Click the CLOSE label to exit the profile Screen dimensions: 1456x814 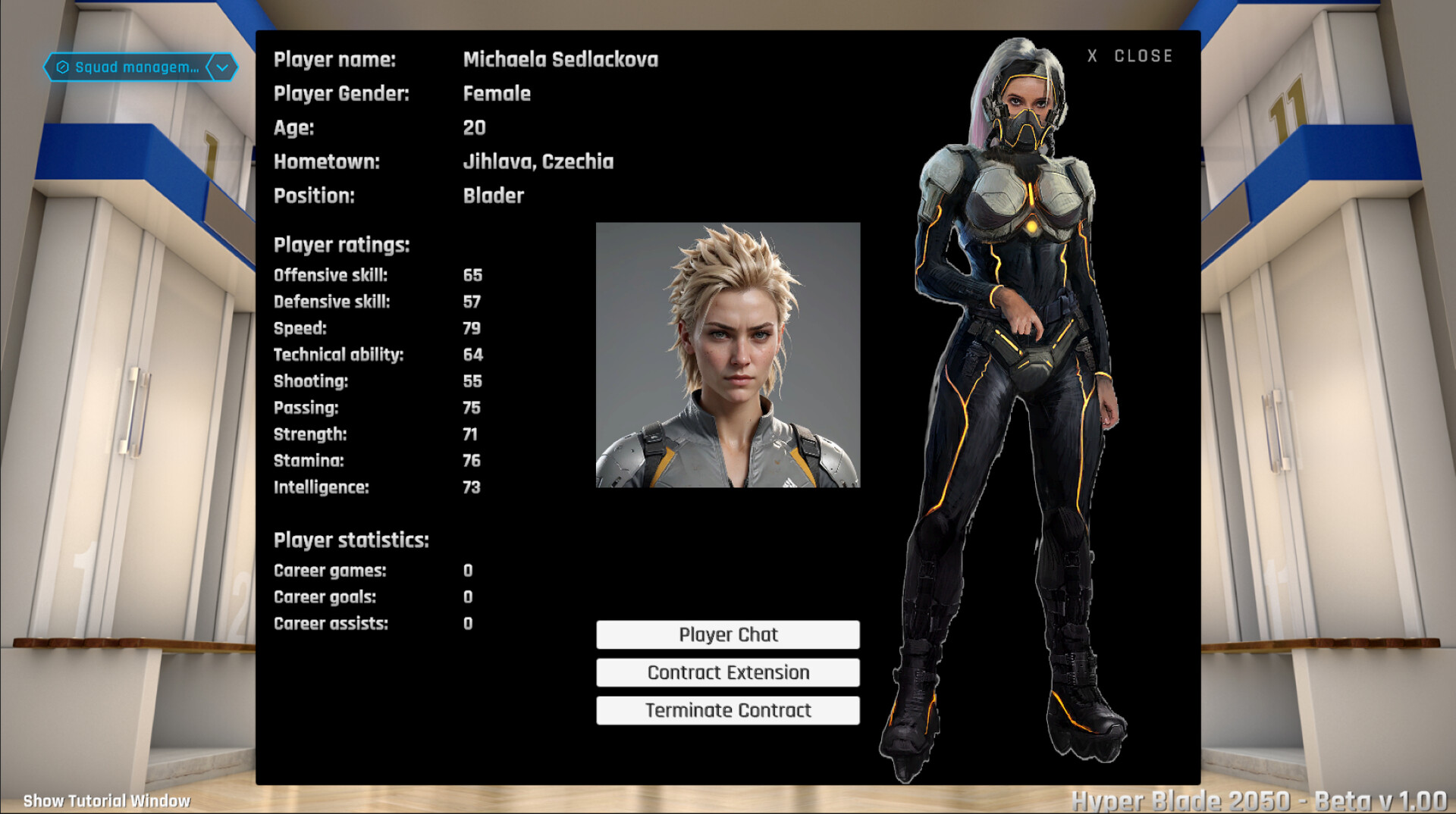pyautogui.click(x=1142, y=55)
